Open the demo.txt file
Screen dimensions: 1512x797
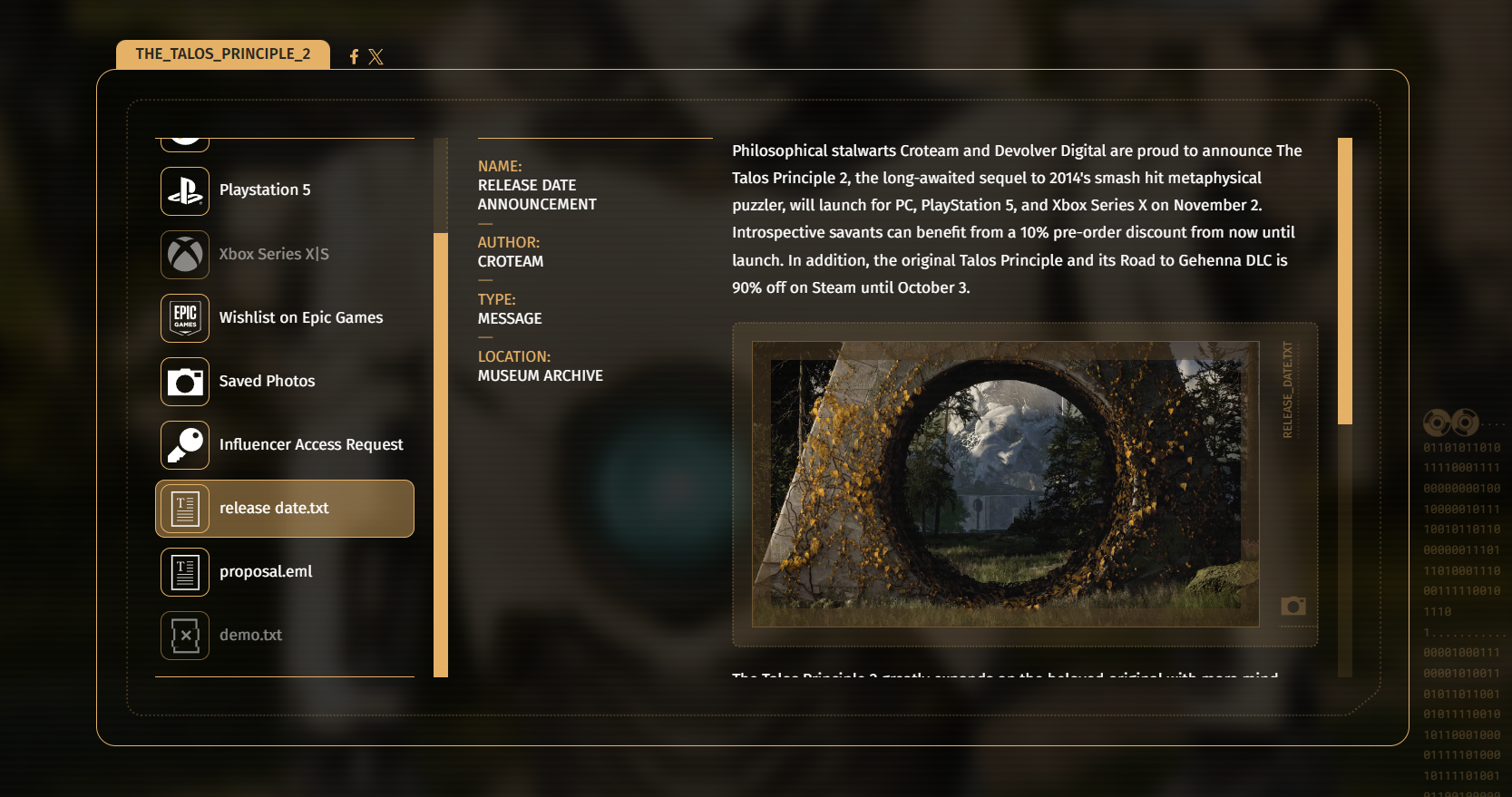[250, 635]
